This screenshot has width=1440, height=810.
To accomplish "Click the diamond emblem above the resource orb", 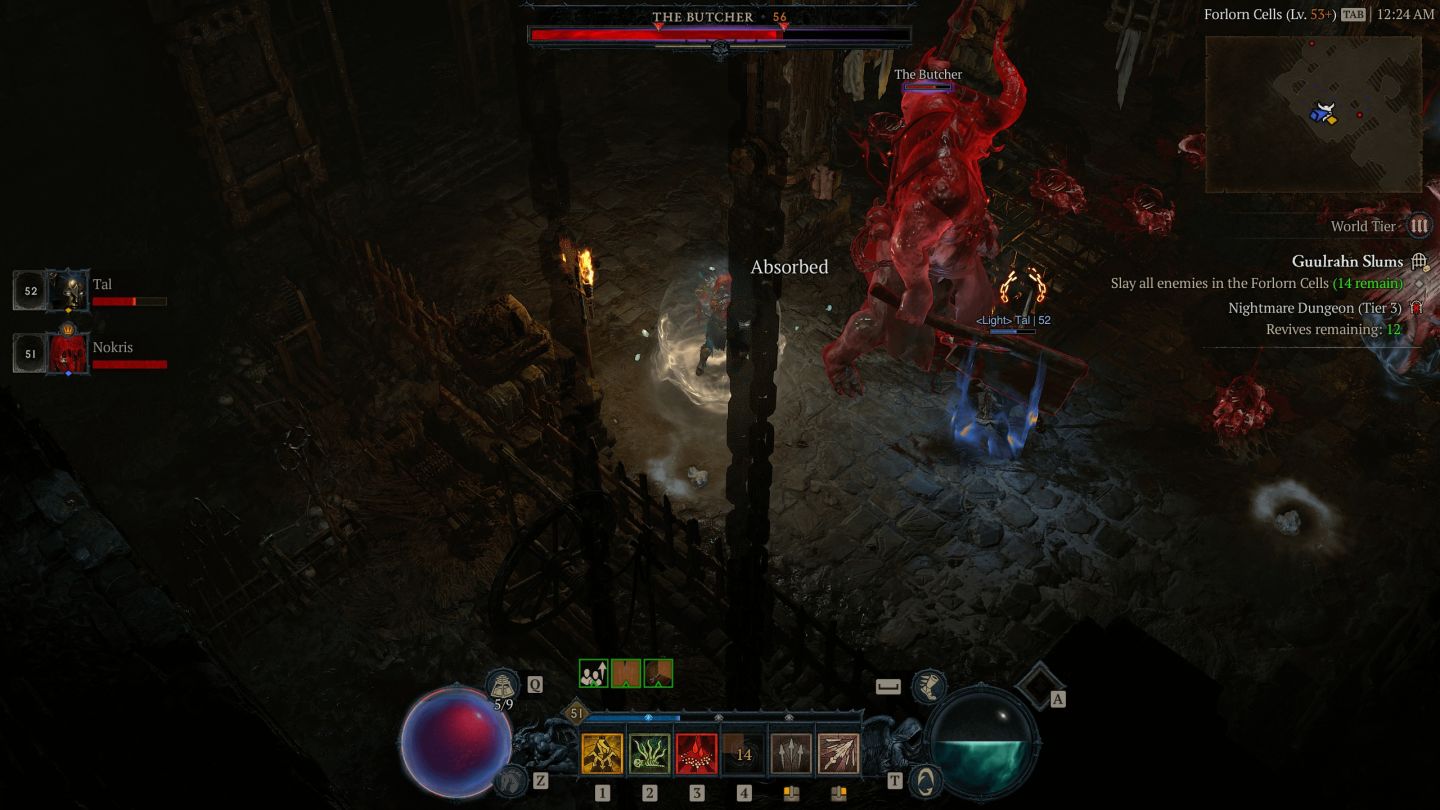I will [1038, 685].
